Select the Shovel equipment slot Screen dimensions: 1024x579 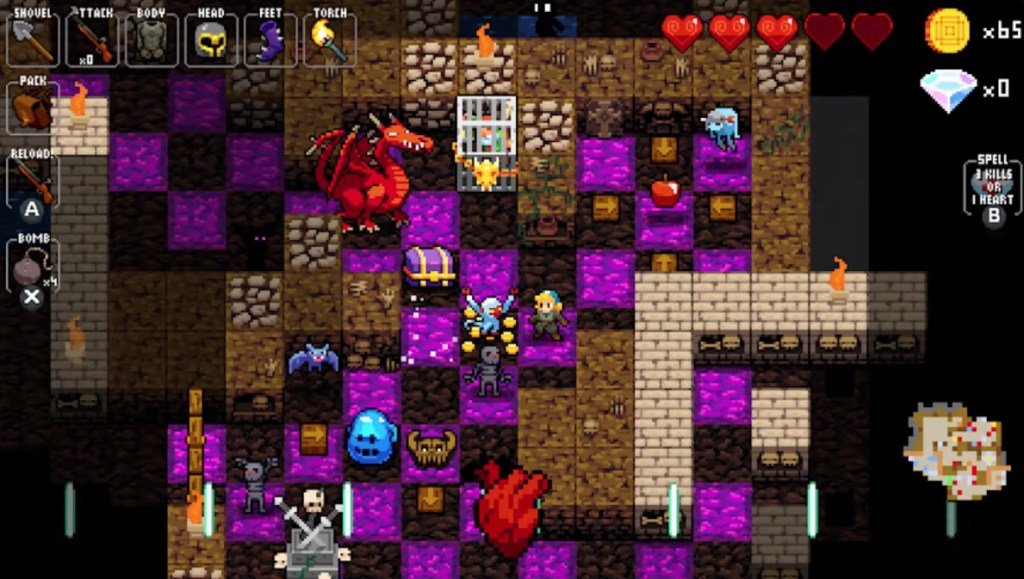[33, 39]
